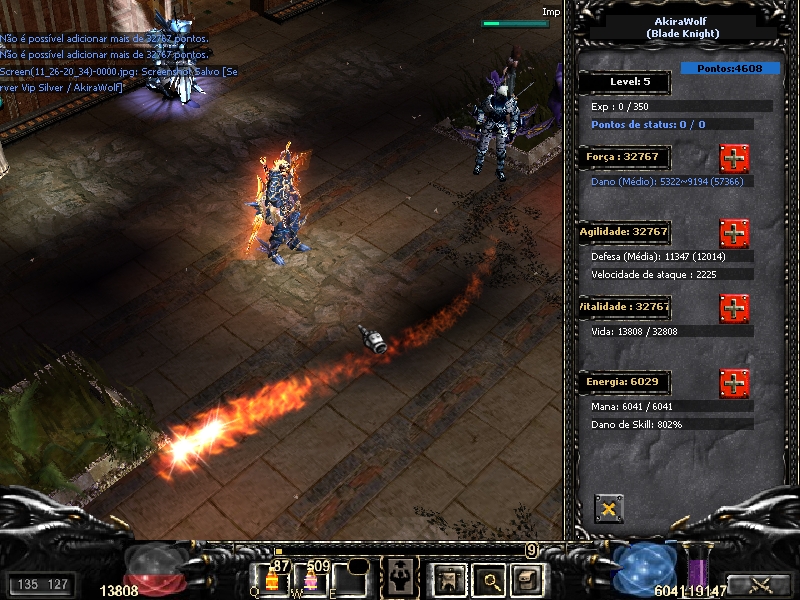Close the character stats panel
This screenshot has width=800, height=600.
(608, 509)
